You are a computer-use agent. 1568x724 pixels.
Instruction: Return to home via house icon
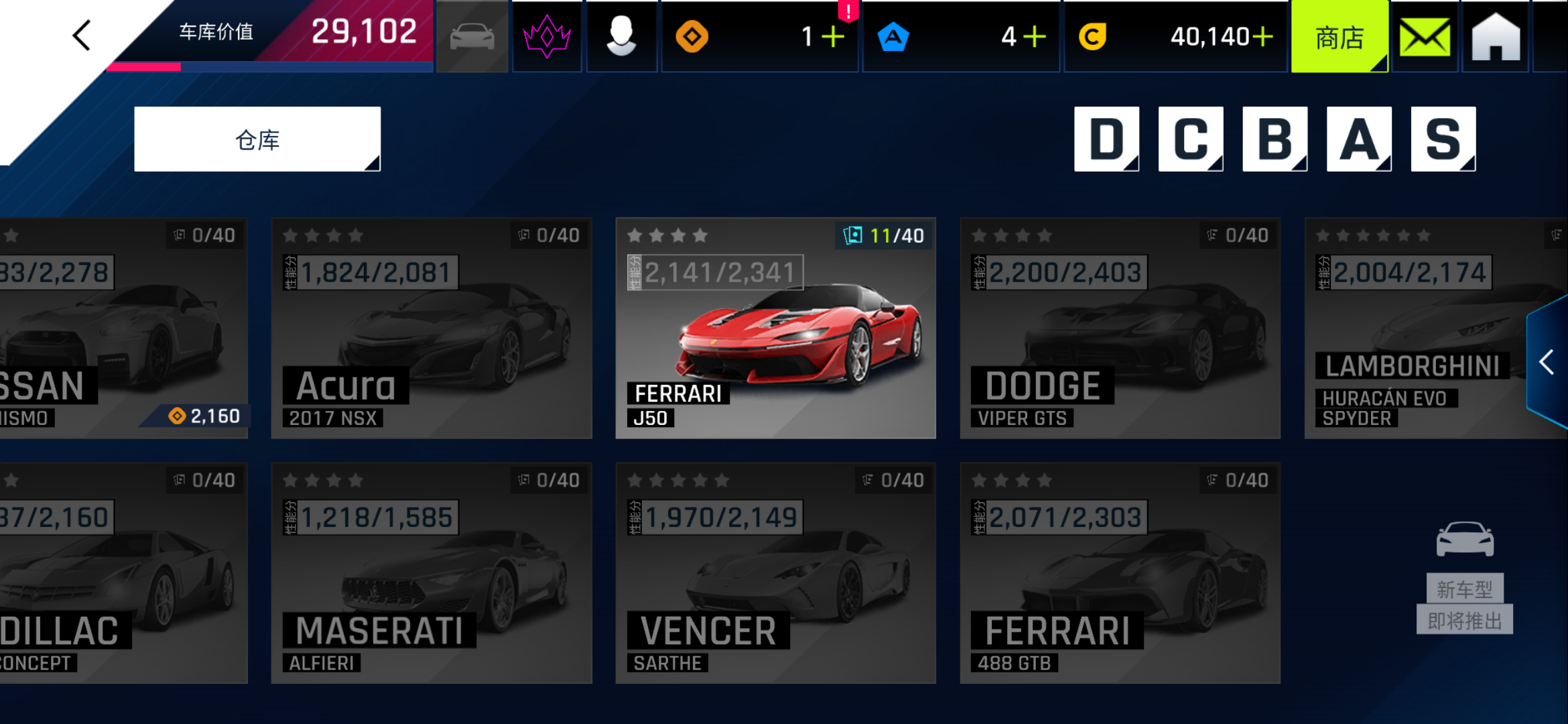(1496, 38)
